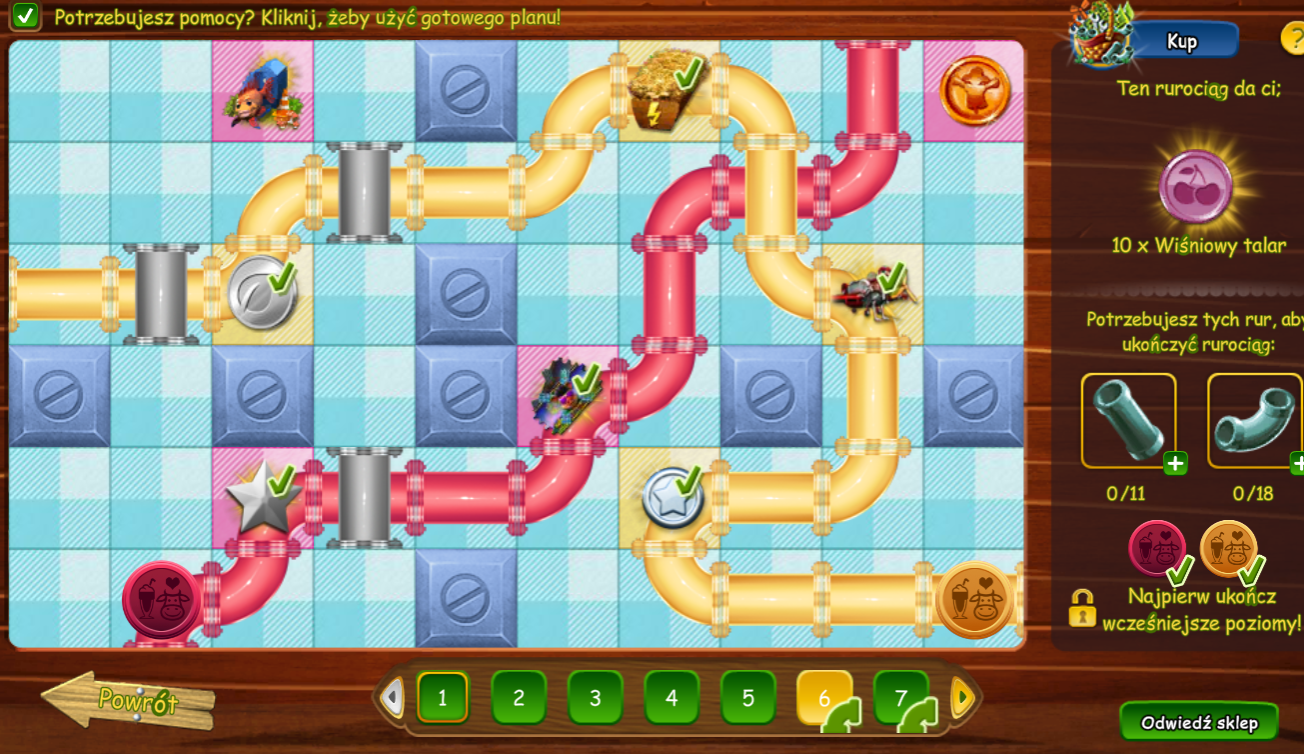
Task: Show previous levels with left arrow
Action: point(394,697)
